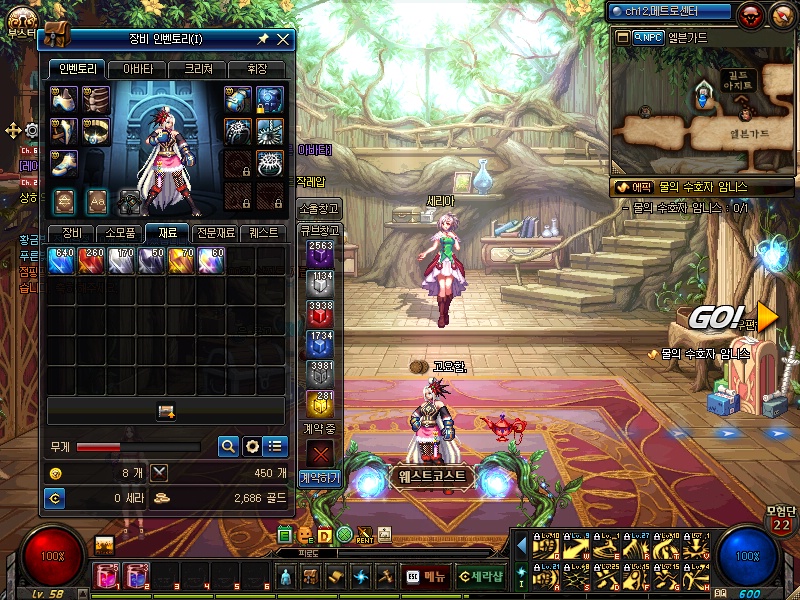Screen dimensions: 800x600
Task: Open the 소울창고 storage
Action: (x=320, y=208)
